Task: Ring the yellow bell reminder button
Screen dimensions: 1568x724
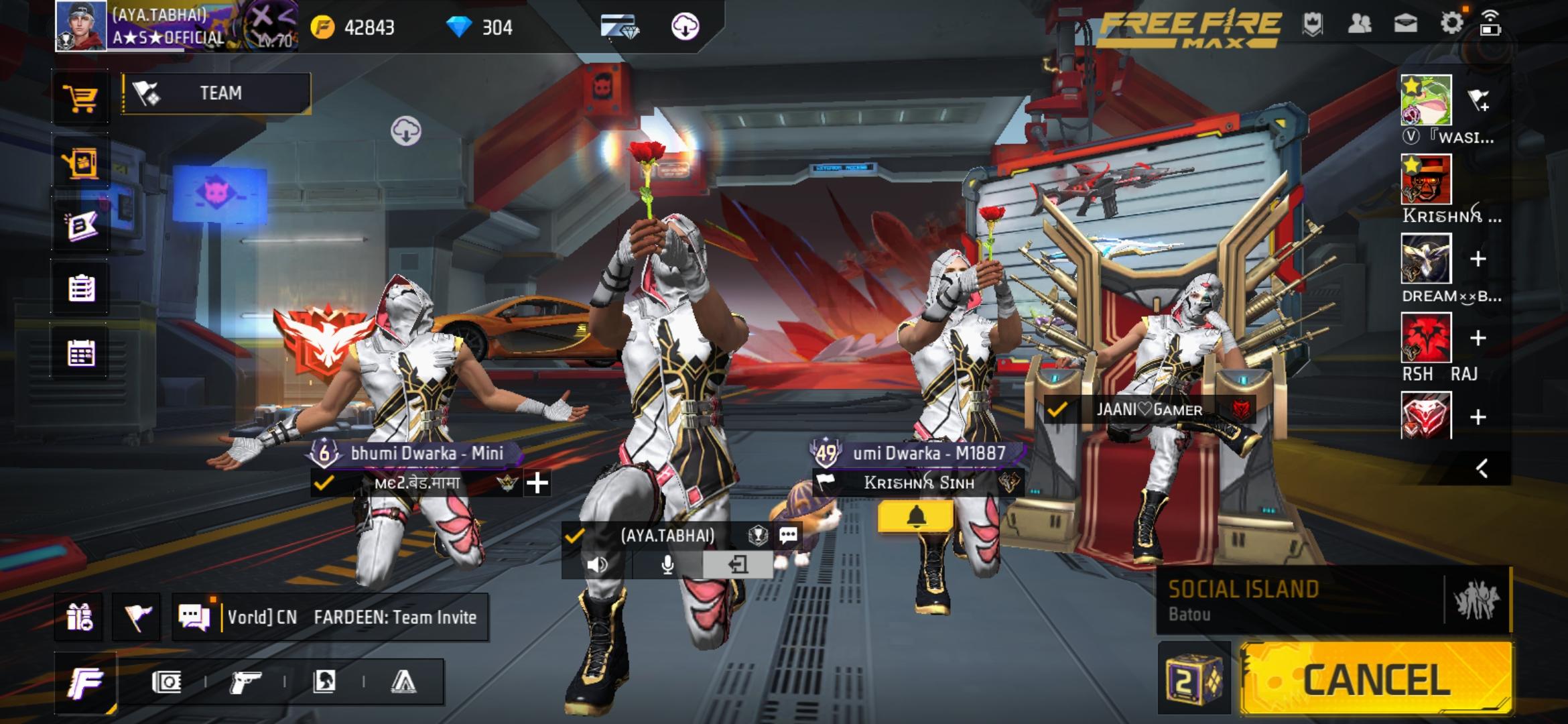Action: point(915,517)
